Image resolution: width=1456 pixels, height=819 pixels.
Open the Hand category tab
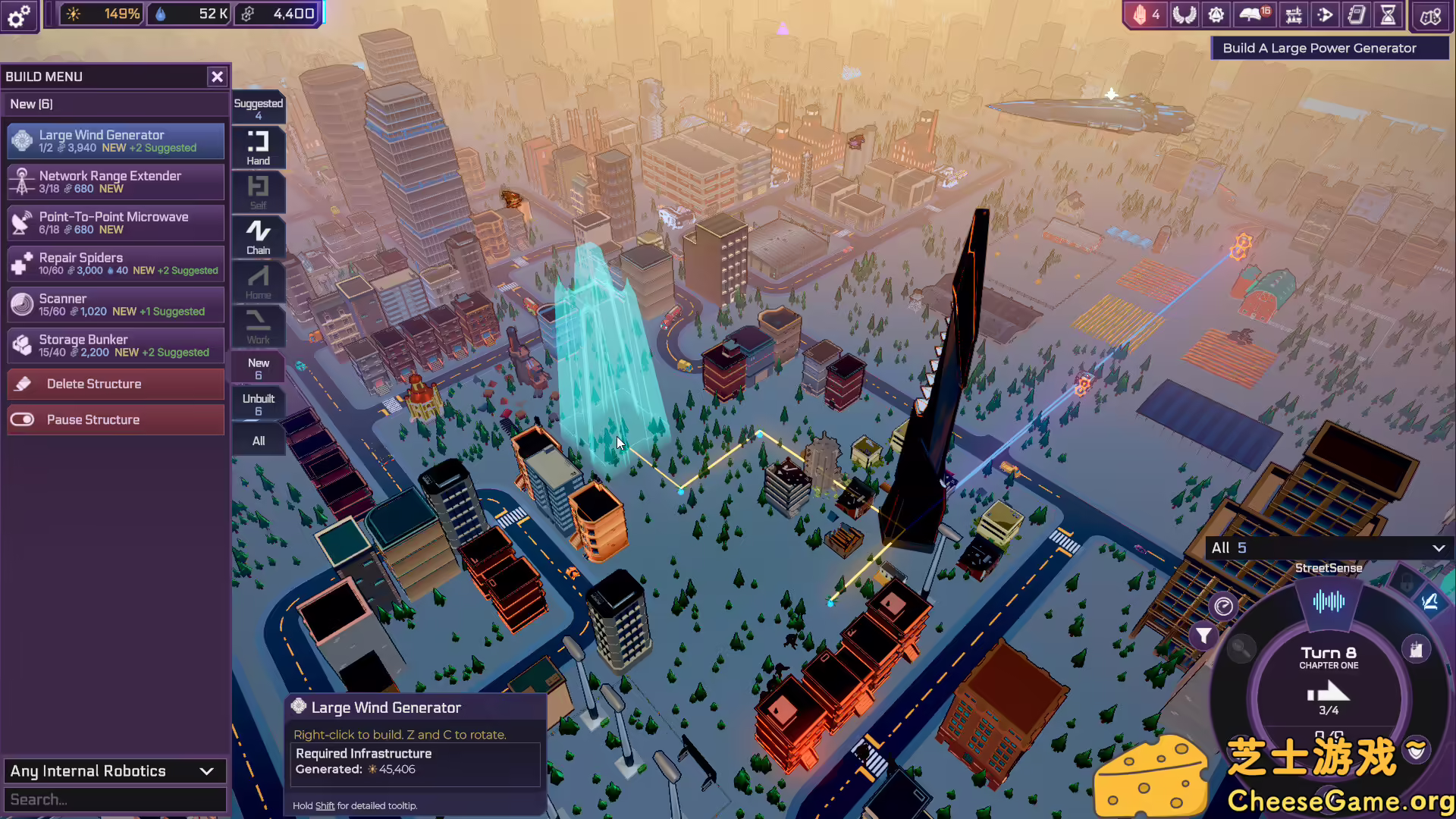click(x=258, y=147)
